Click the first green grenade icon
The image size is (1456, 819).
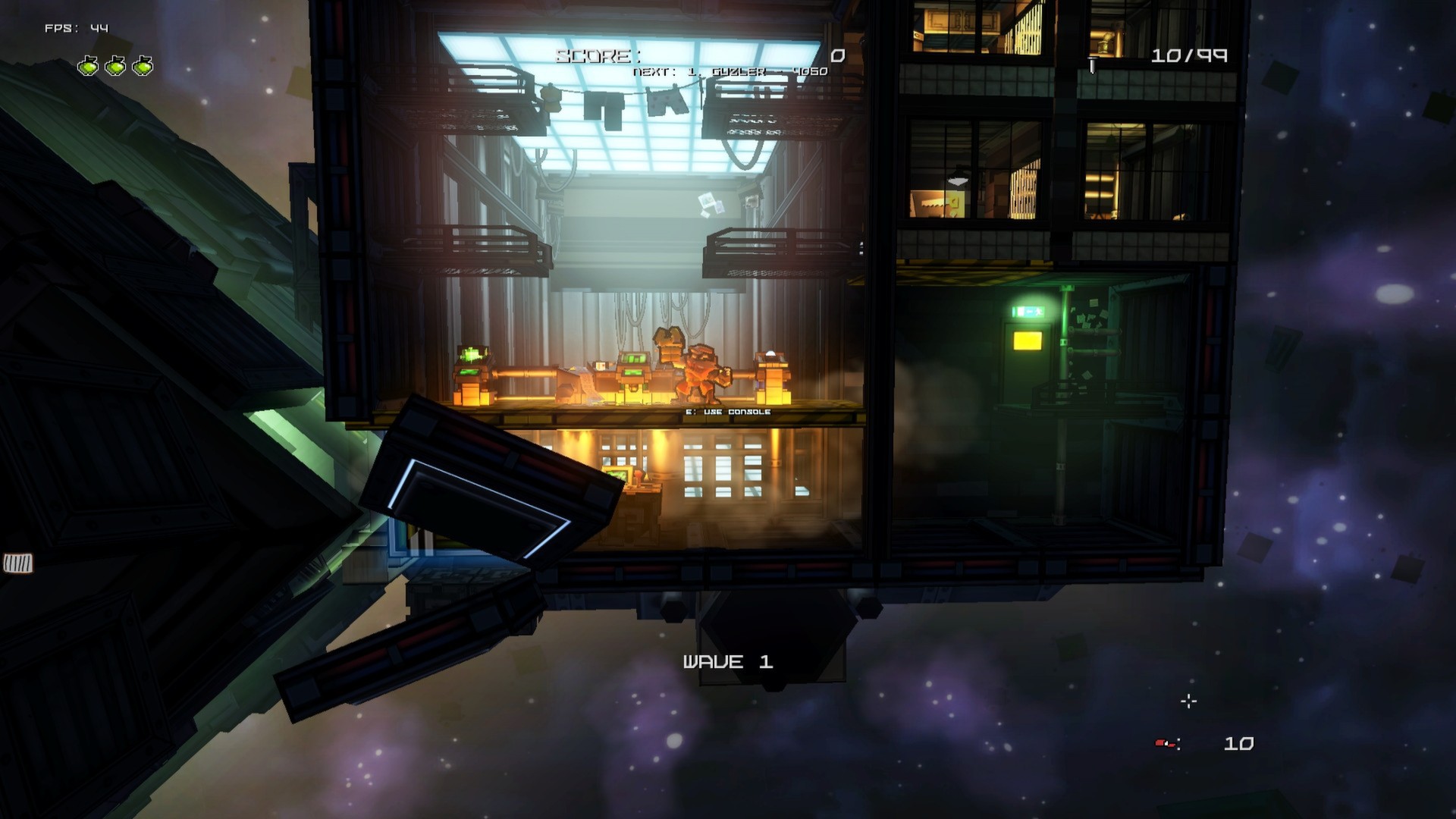click(87, 66)
